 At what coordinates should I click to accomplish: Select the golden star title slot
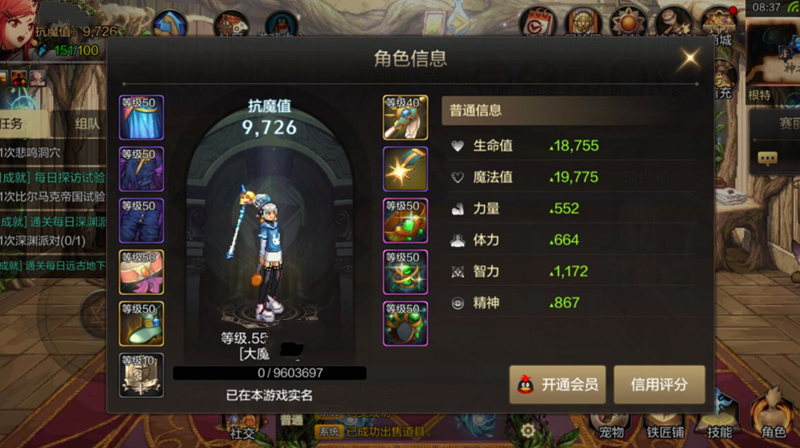[x=405, y=169]
